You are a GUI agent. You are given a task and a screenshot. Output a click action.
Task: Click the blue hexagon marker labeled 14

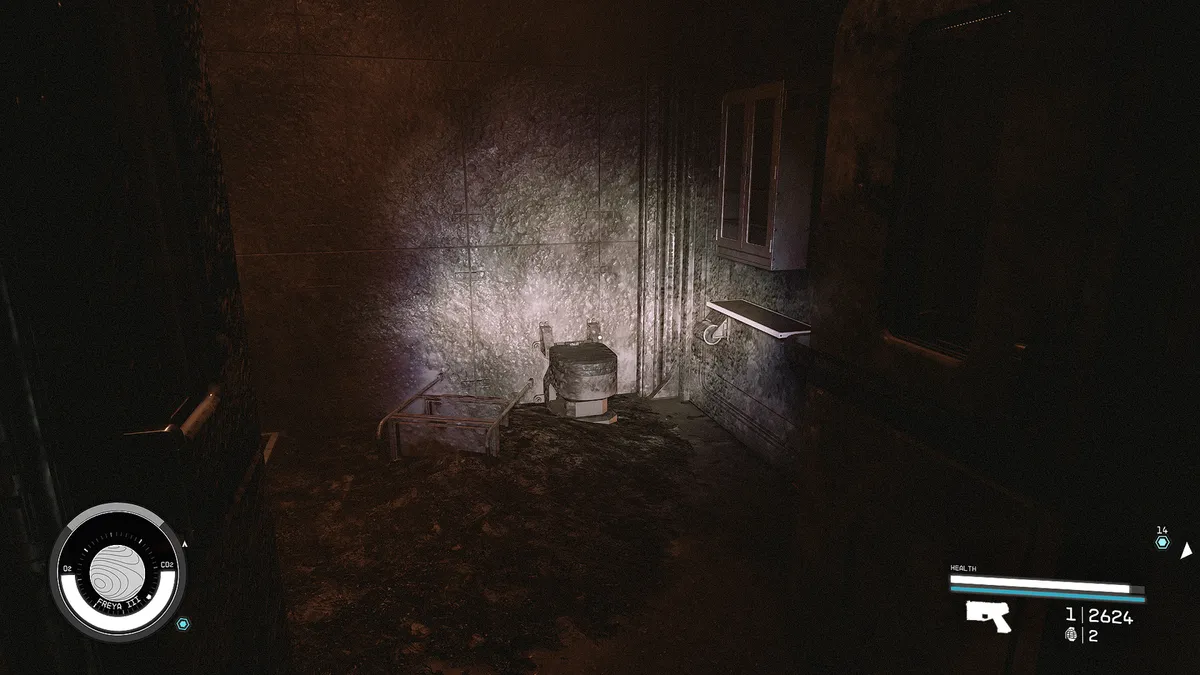tap(1162, 542)
